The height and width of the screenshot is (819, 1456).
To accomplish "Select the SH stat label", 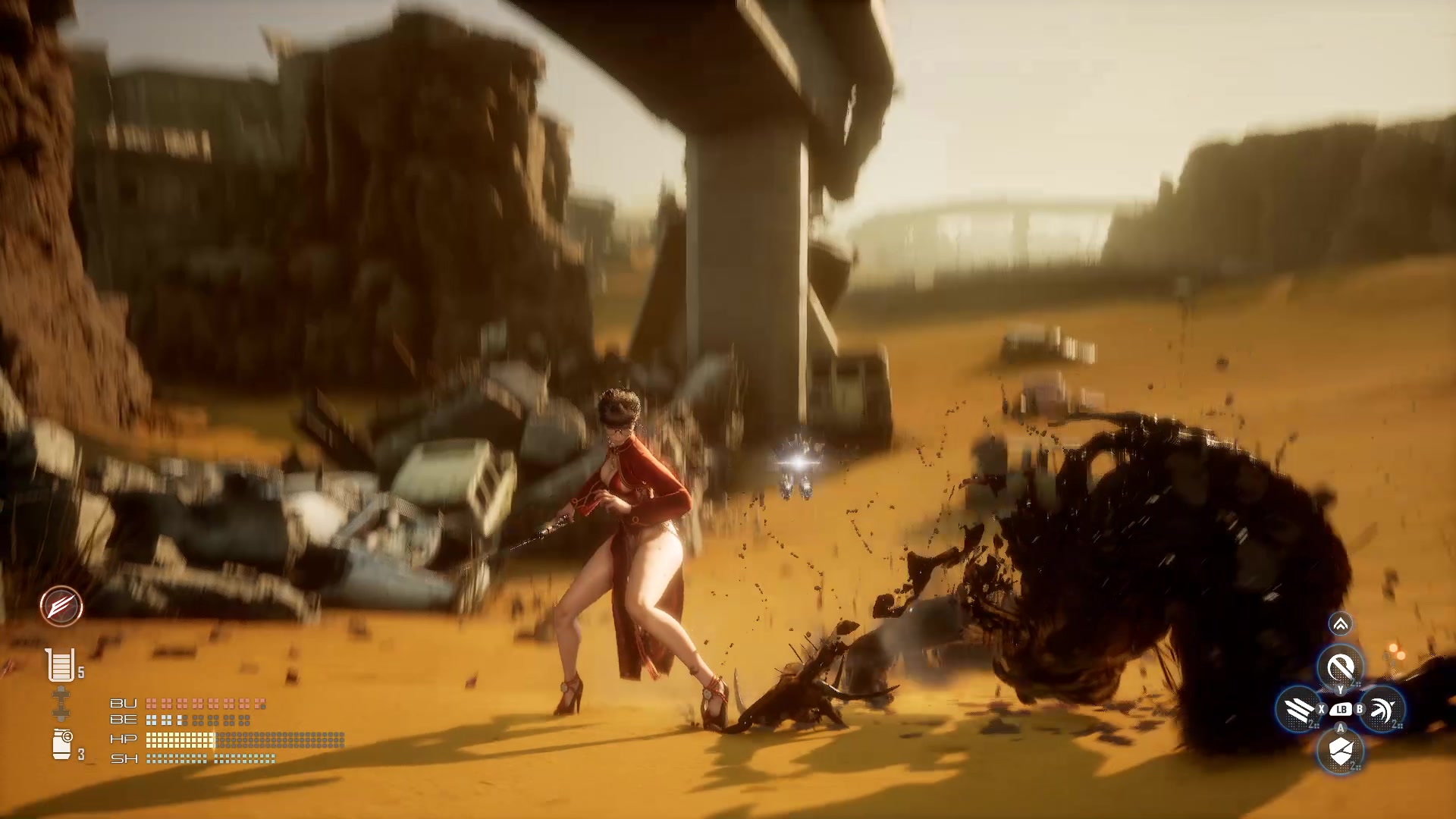I will coord(123,758).
